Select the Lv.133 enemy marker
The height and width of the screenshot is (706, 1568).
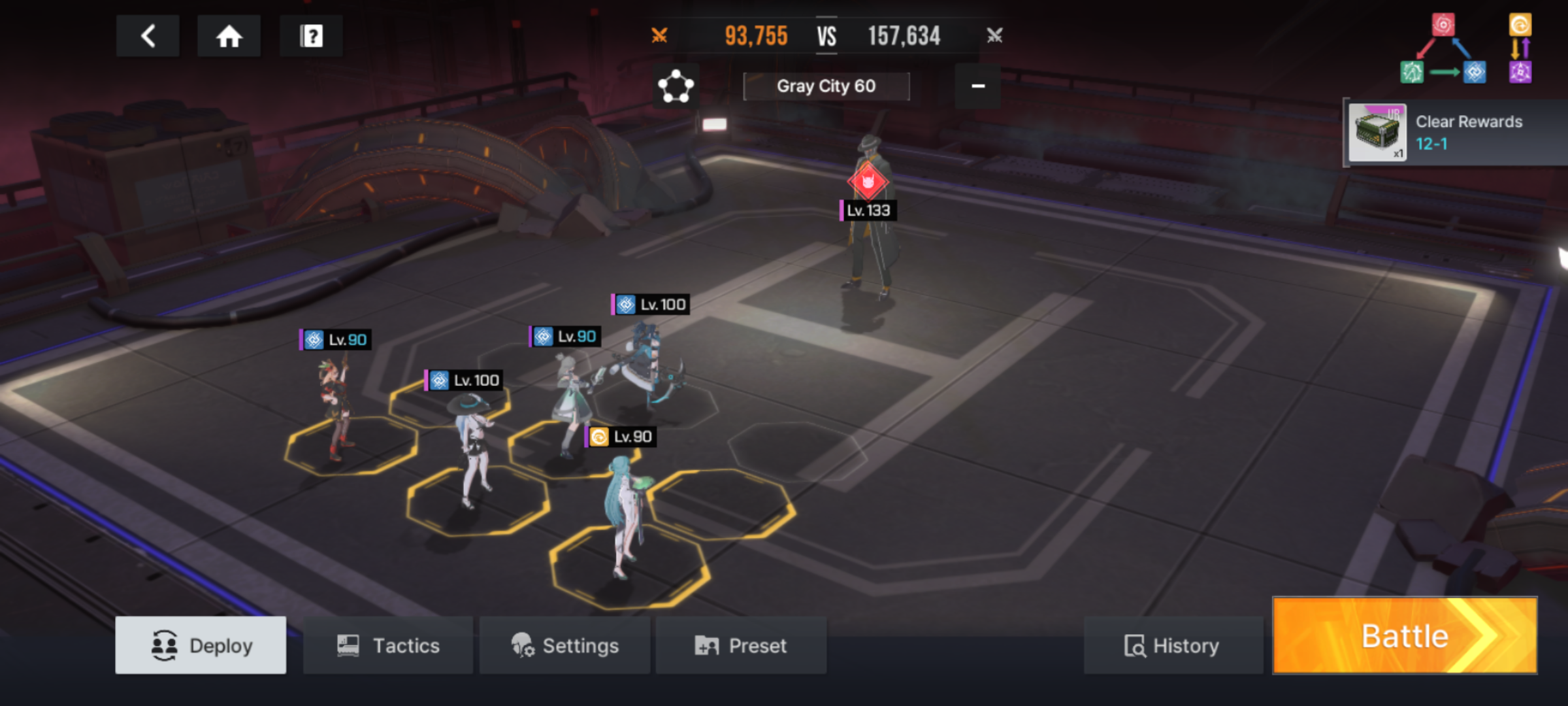tap(868, 183)
